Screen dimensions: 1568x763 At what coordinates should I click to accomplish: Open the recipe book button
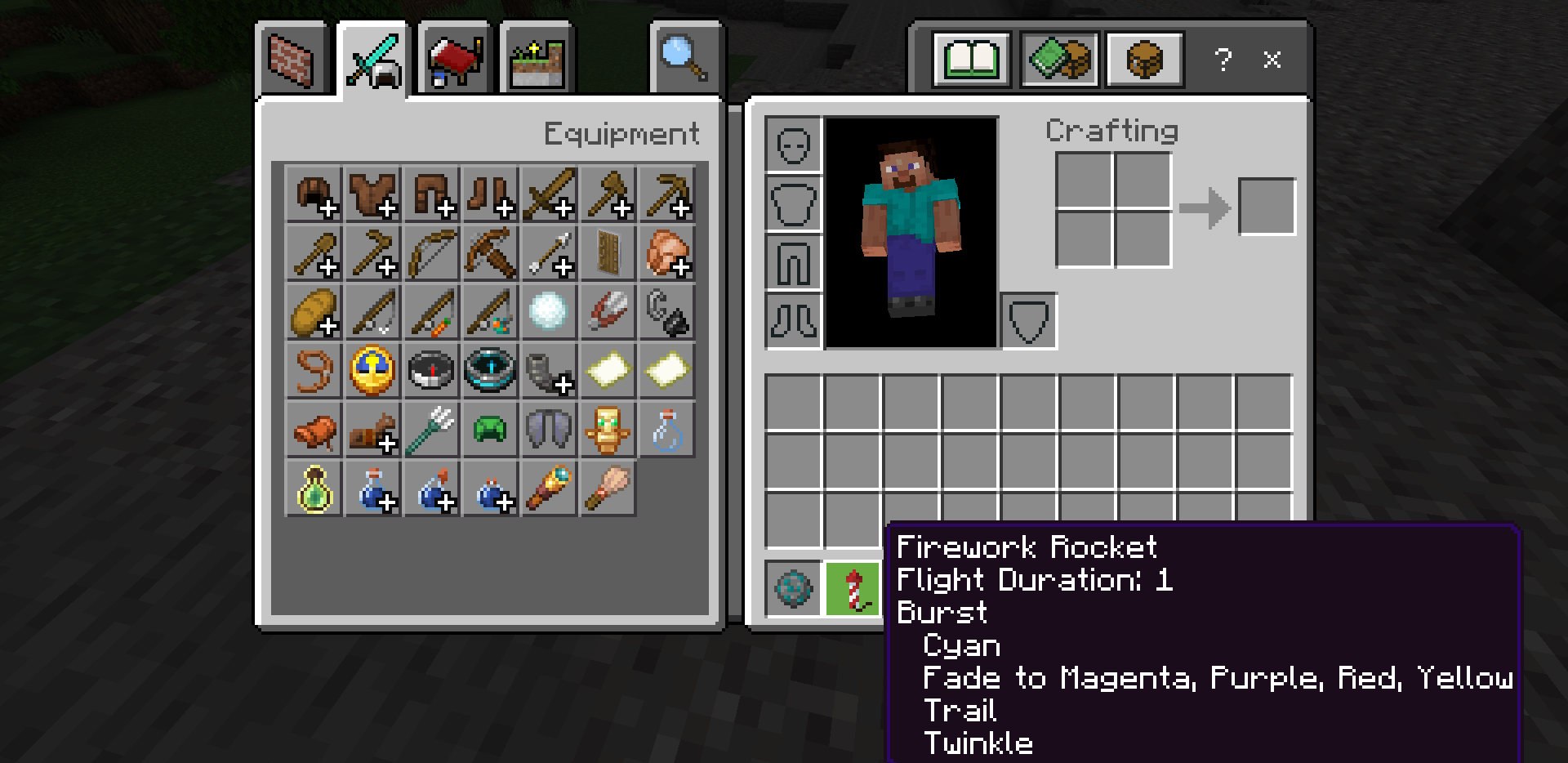pos(971,60)
